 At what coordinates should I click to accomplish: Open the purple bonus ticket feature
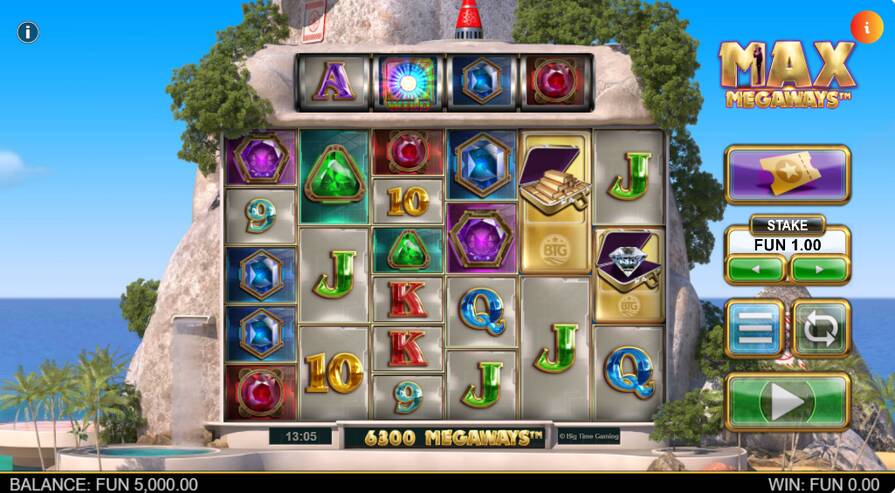[787, 175]
